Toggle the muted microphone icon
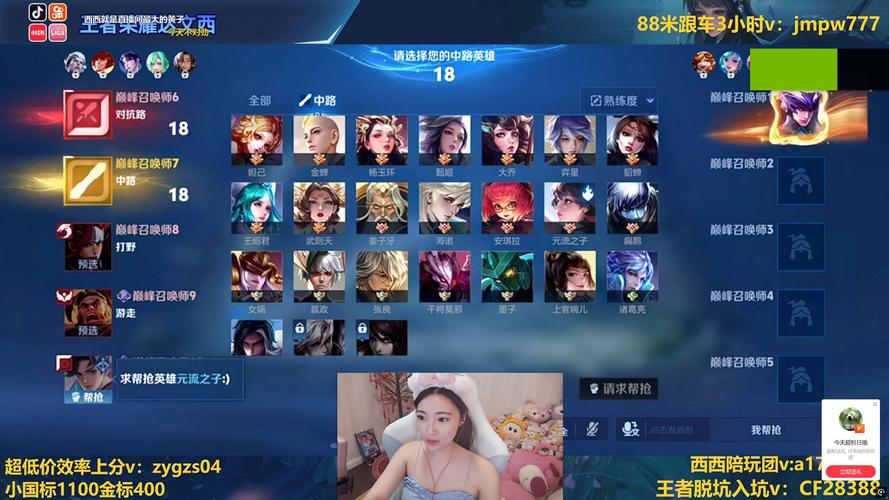Image resolution: width=889 pixels, height=500 pixels. point(593,429)
